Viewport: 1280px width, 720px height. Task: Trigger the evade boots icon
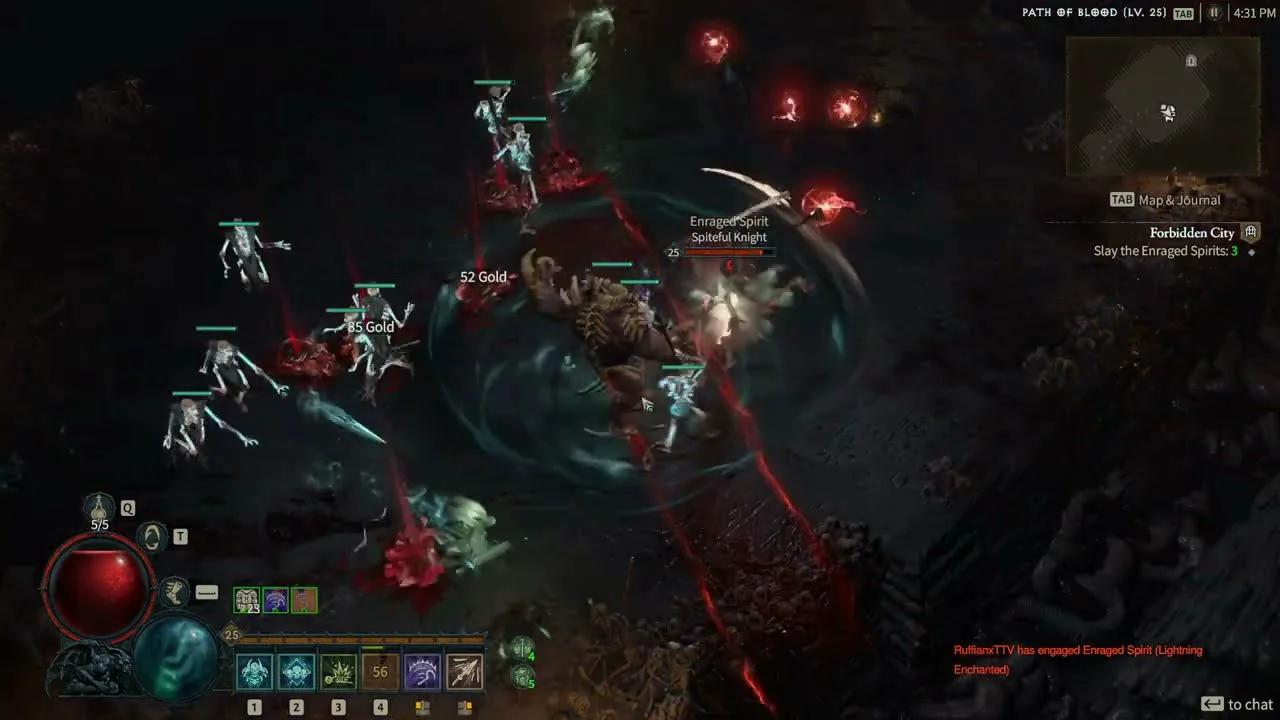(174, 591)
